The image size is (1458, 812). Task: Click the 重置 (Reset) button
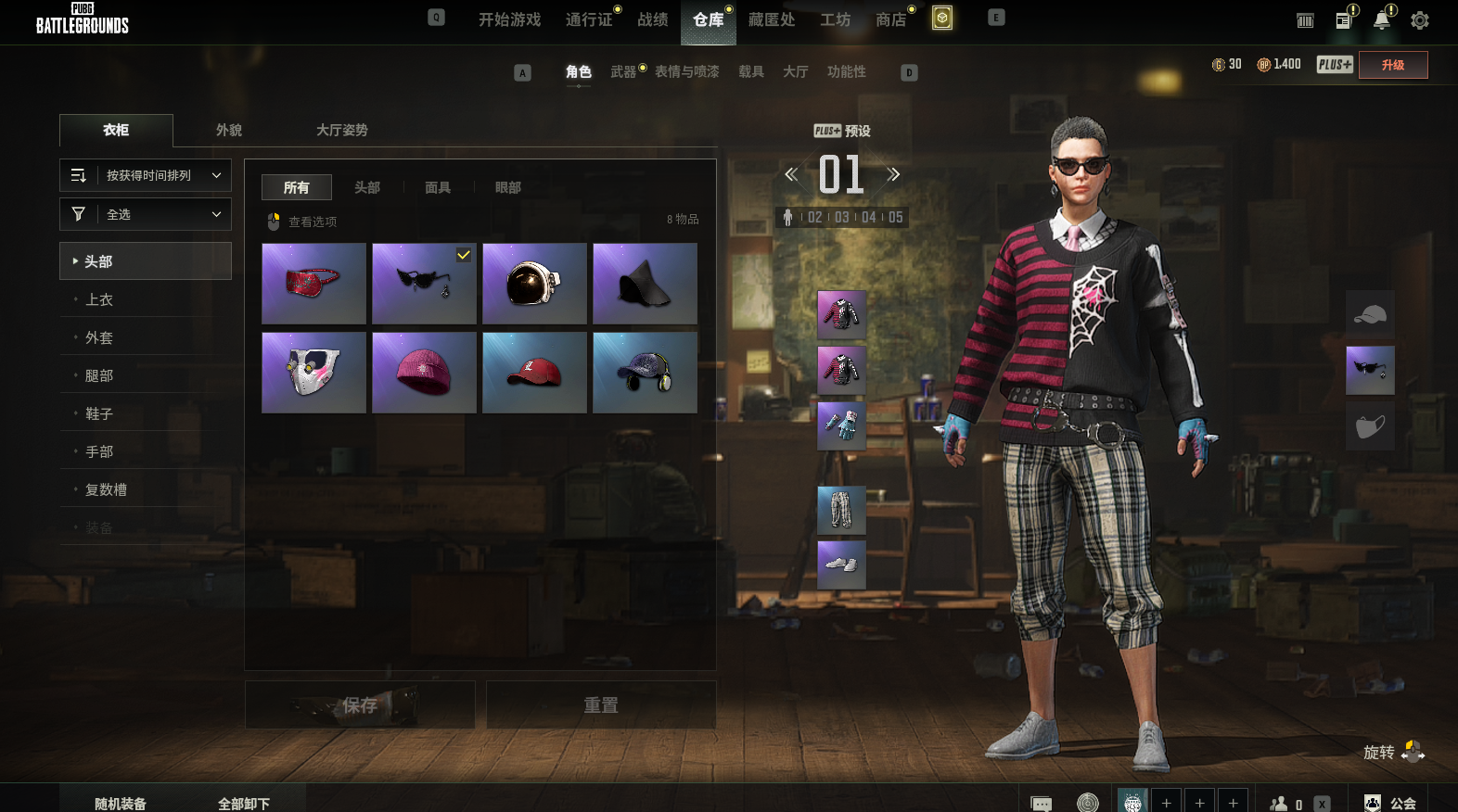click(601, 705)
